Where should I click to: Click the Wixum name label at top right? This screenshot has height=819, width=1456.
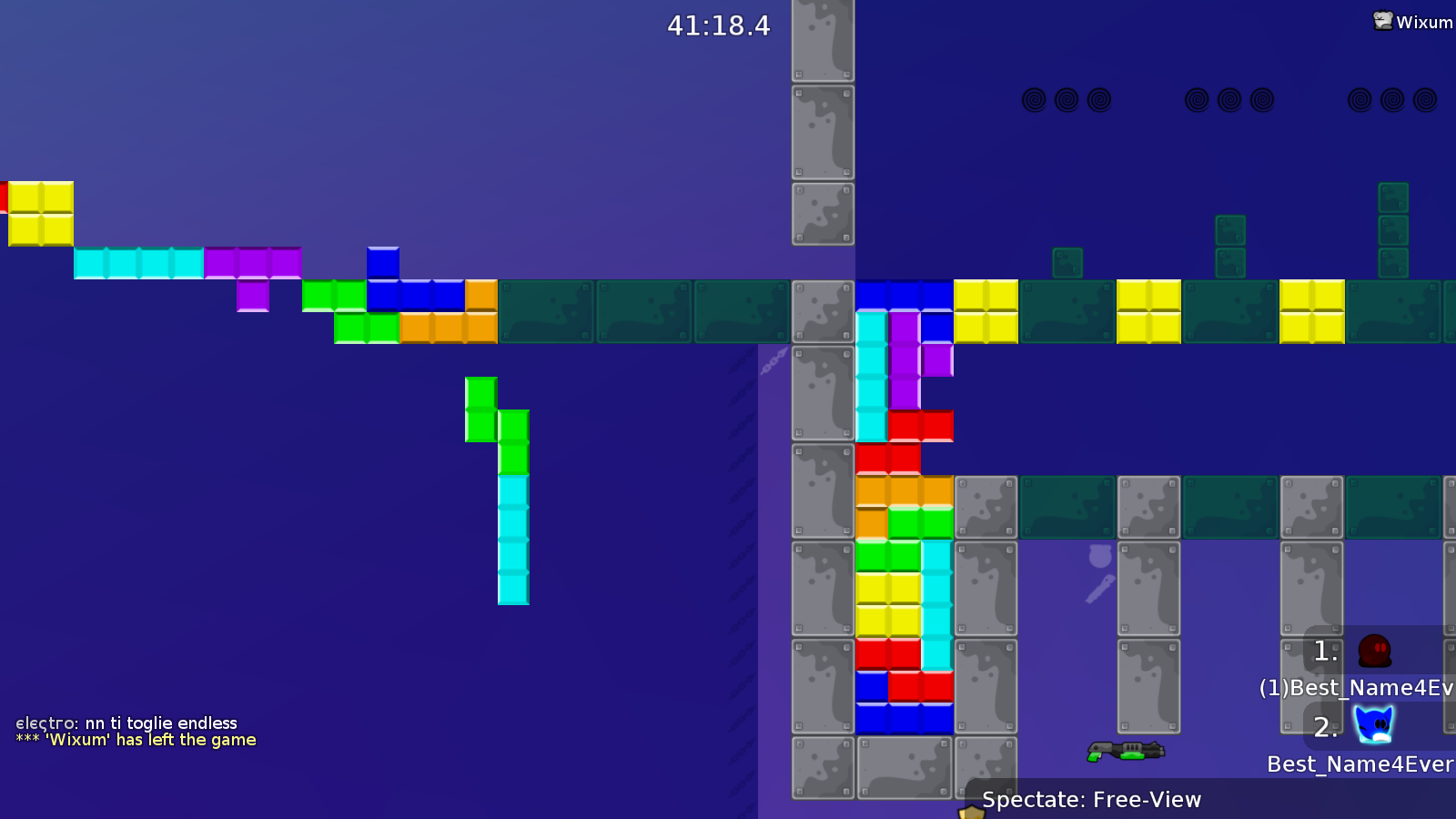tap(1425, 22)
